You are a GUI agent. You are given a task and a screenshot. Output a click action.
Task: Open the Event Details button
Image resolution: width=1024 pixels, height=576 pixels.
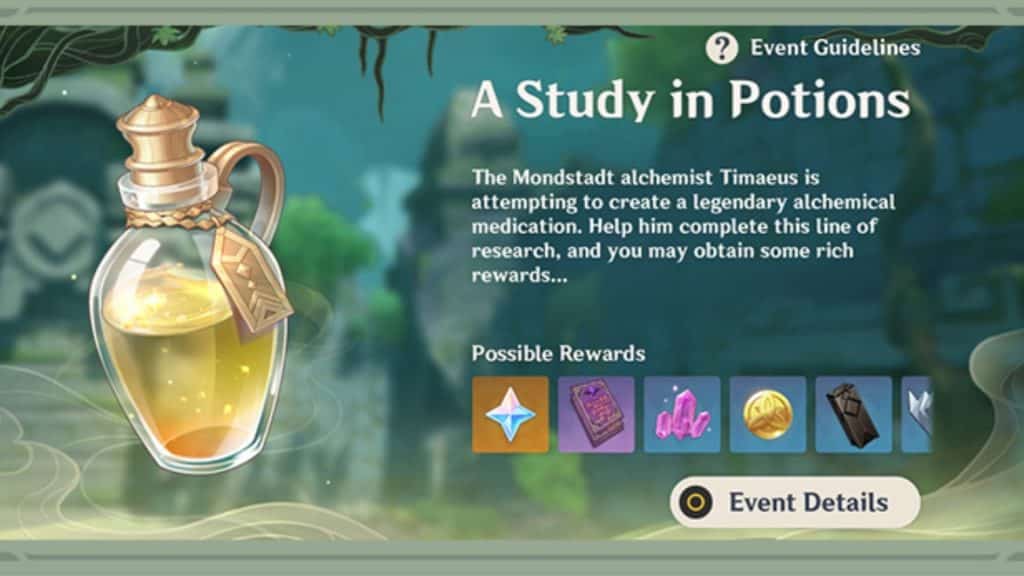pos(794,502)
